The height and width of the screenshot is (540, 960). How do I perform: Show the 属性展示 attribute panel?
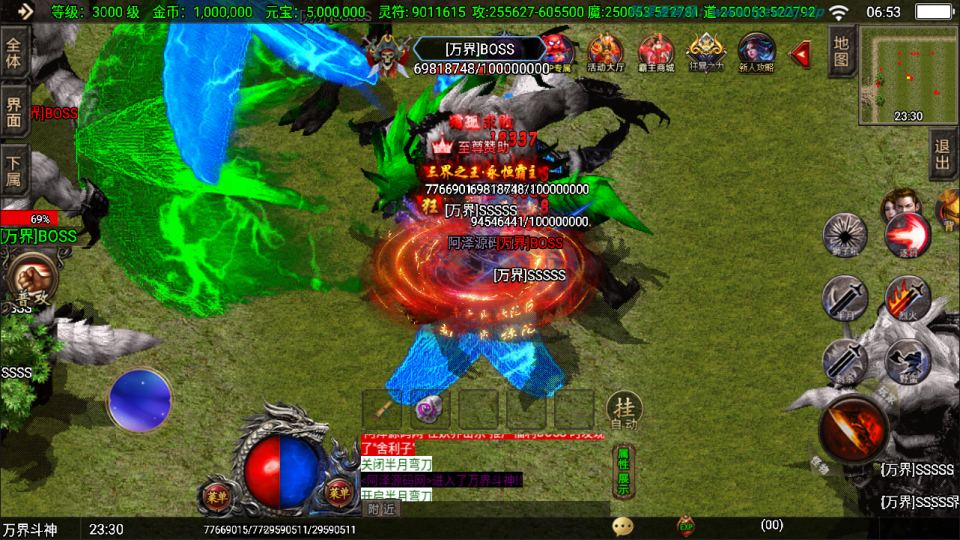[x=623, y=470]
